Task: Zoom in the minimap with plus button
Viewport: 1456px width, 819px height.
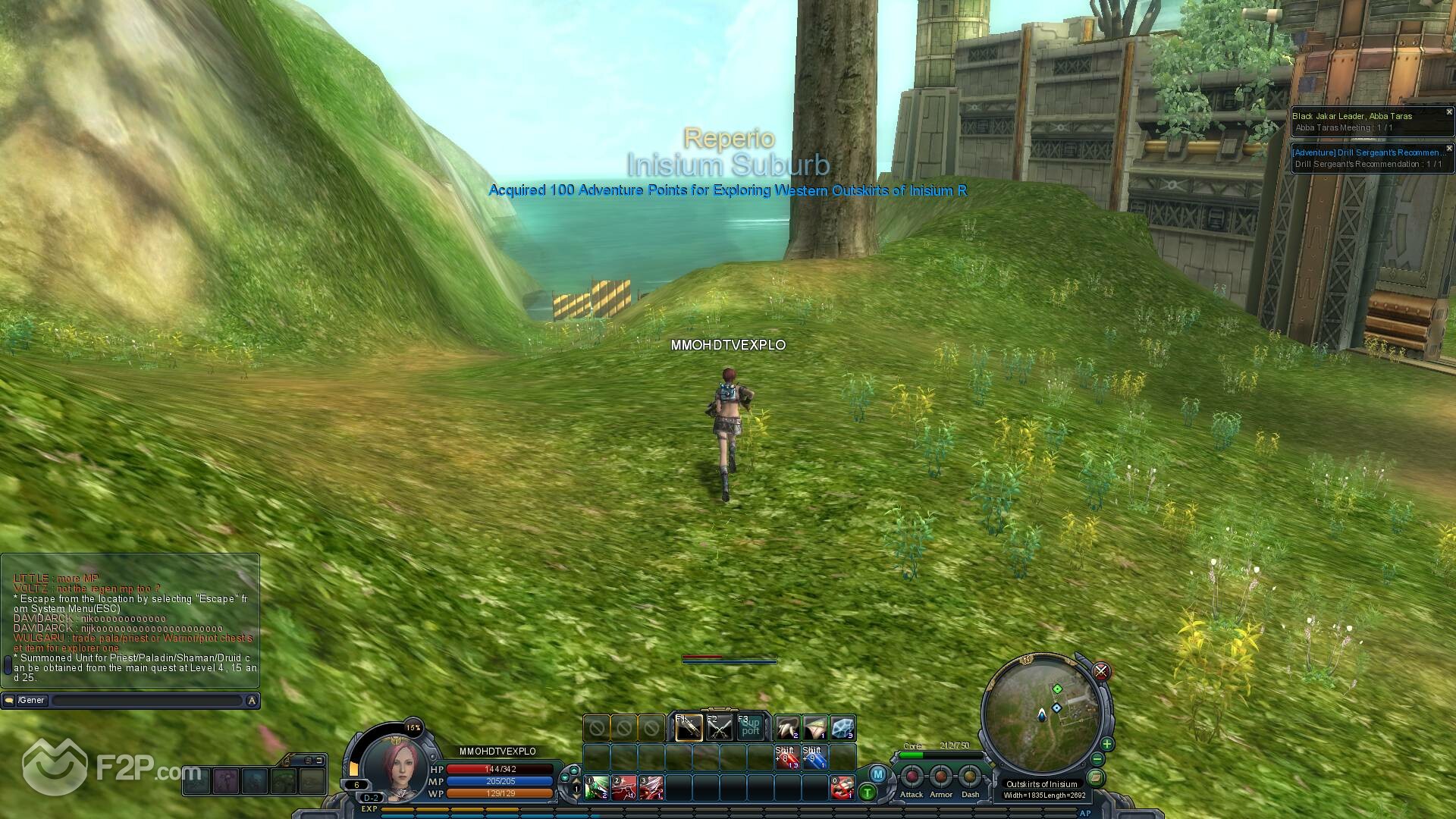Action: point(1106,744)
